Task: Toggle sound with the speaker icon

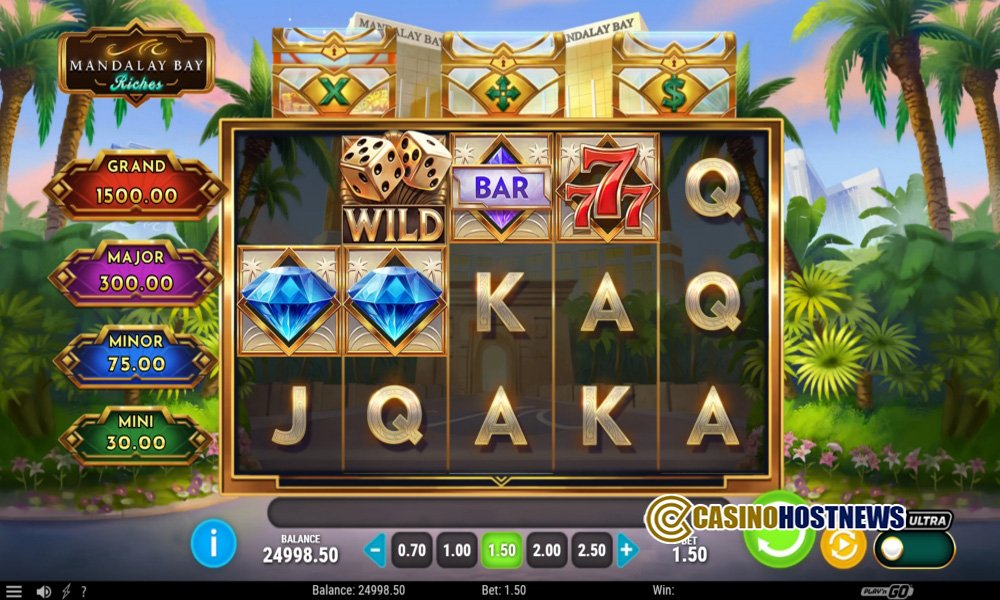Action: pos(43,591)
